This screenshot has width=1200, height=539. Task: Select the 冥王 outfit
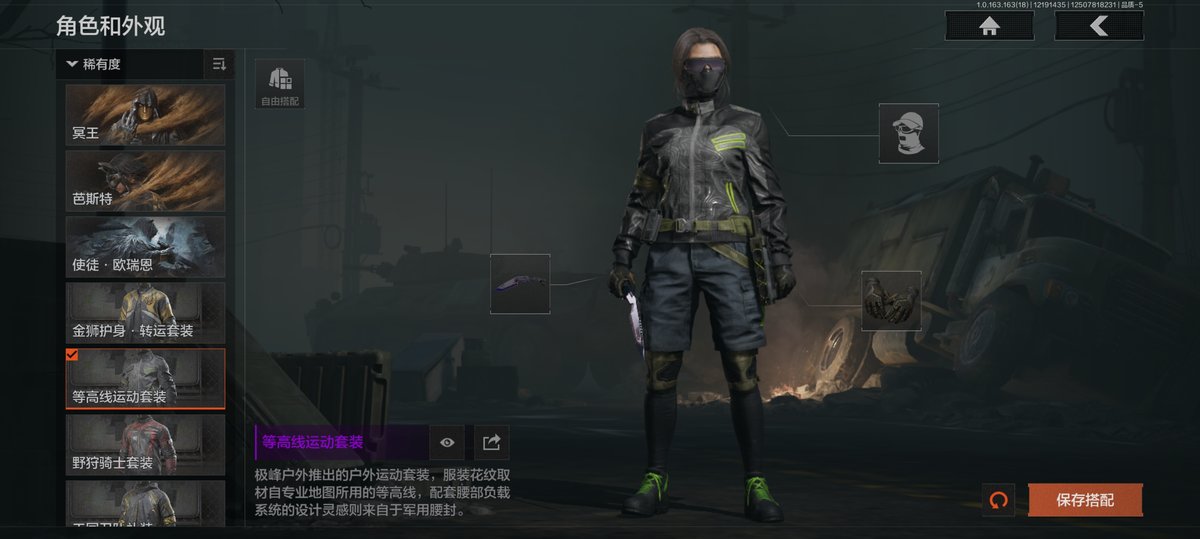145,115
